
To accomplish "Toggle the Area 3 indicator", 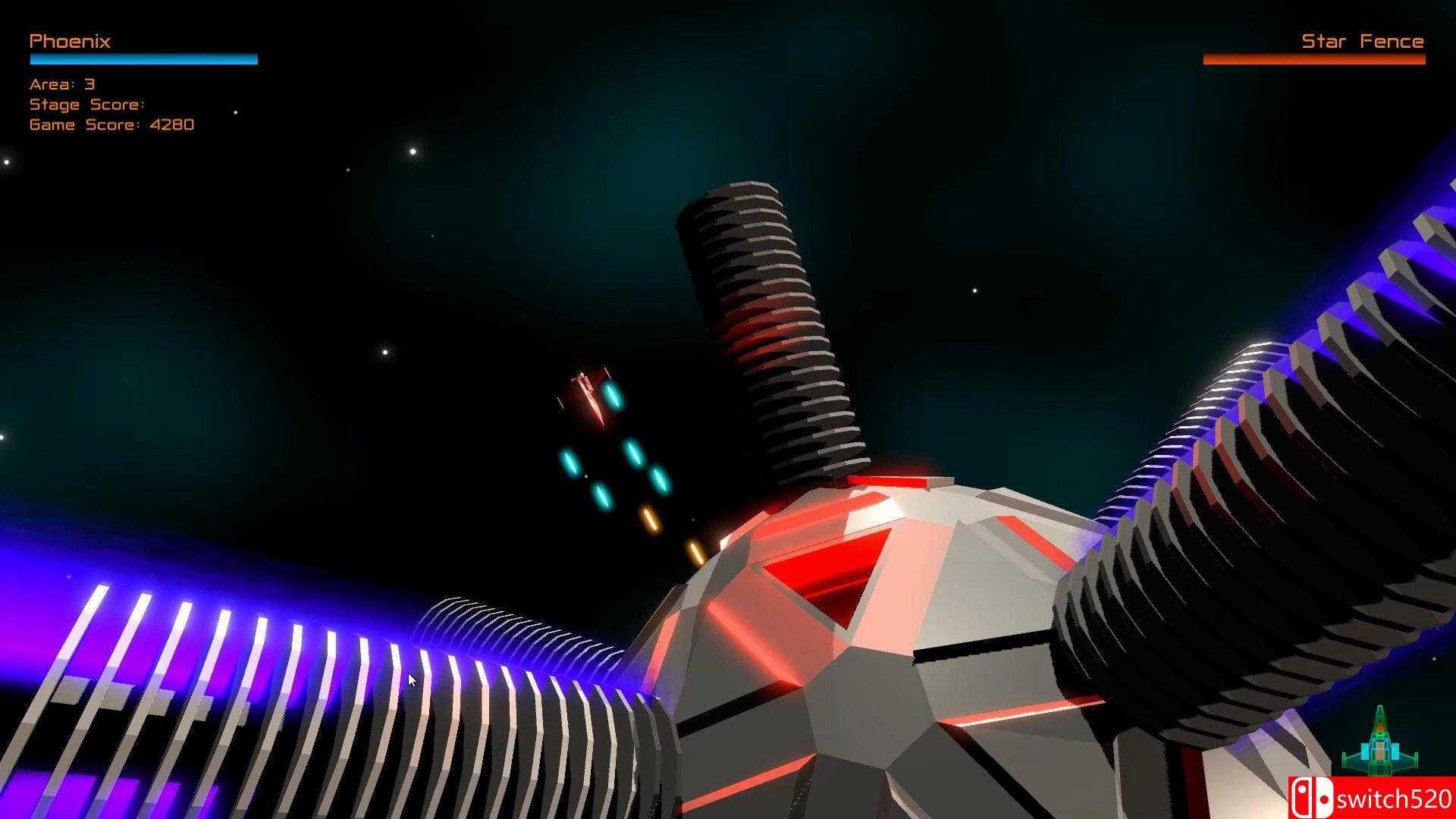I will pos(61,84).
